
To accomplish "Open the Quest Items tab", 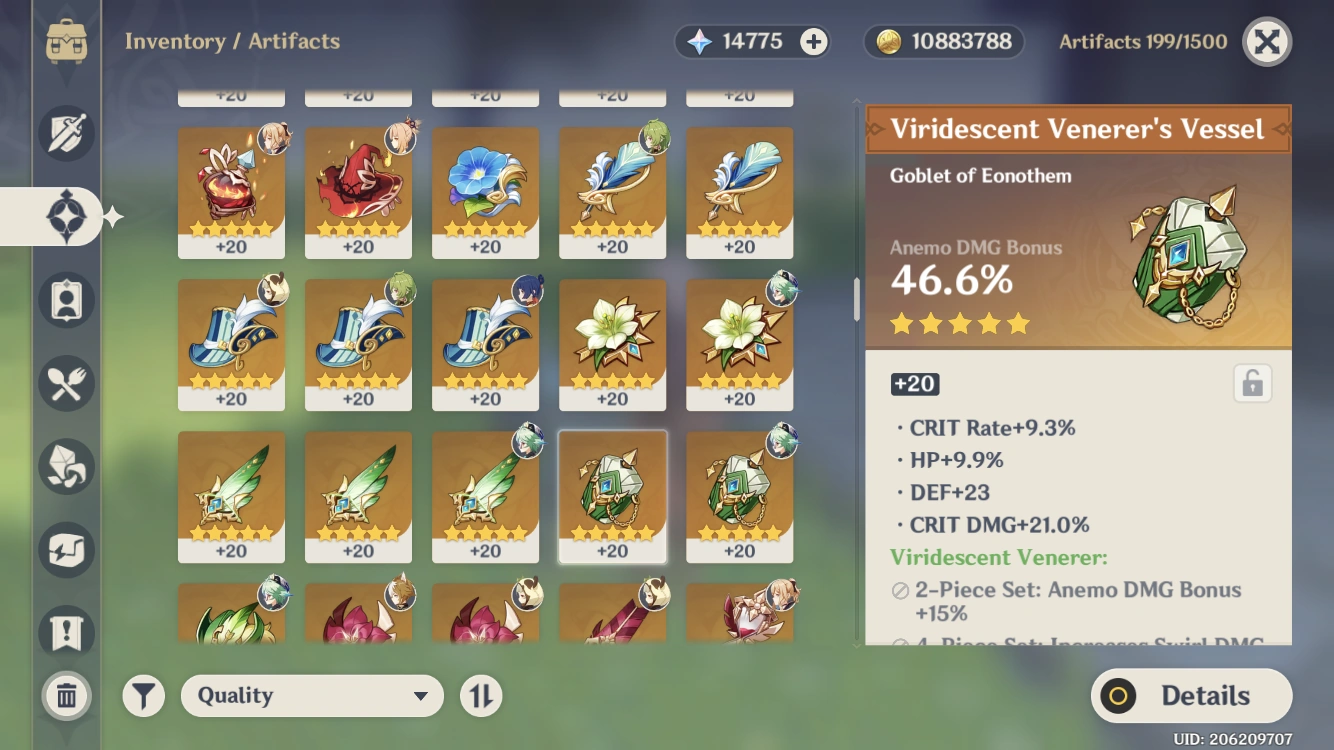I will [x=65, y=632].
